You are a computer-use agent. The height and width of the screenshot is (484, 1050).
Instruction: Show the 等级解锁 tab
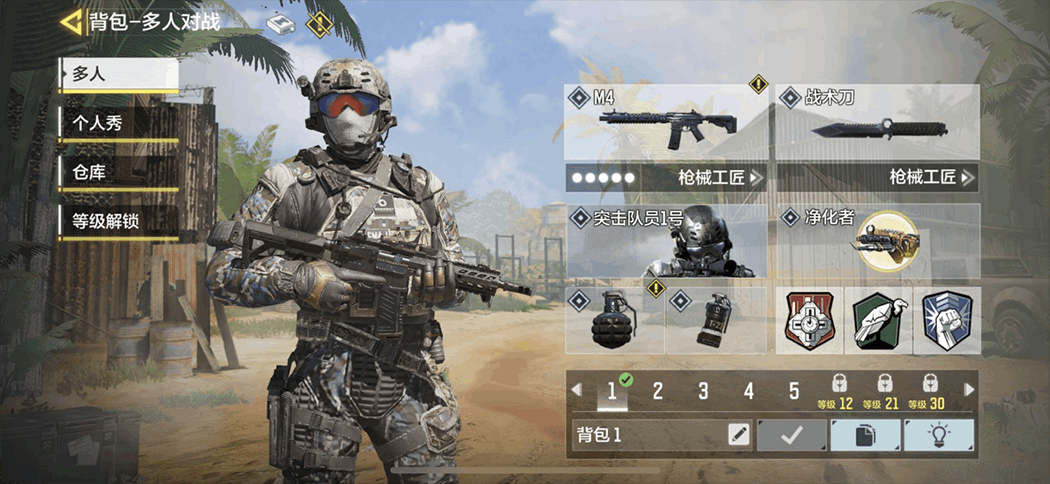[118, 221]
